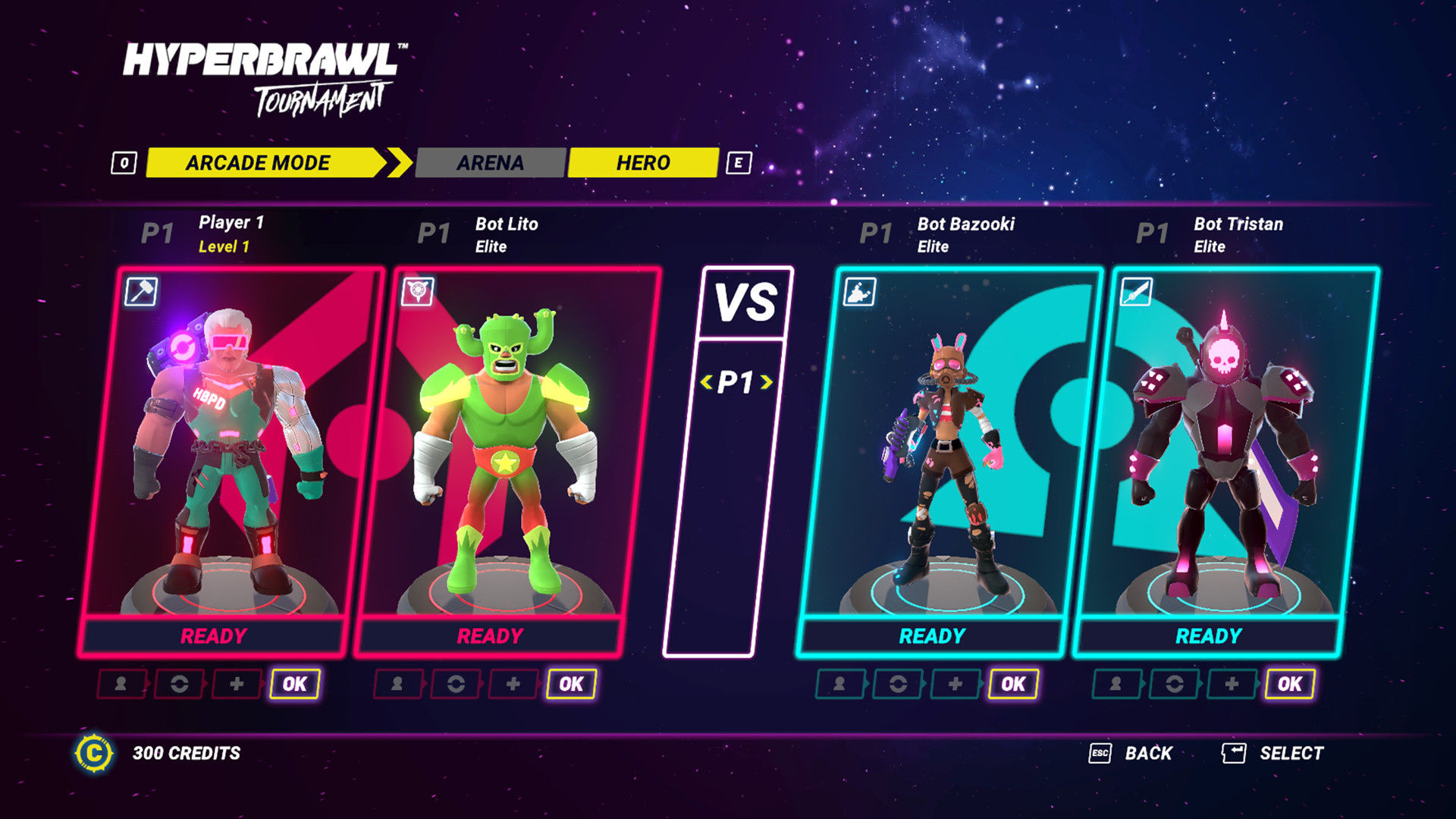Toggle Player 1's READY status
This screenshot has width=1456, height=819.
(x=213, y=635)
